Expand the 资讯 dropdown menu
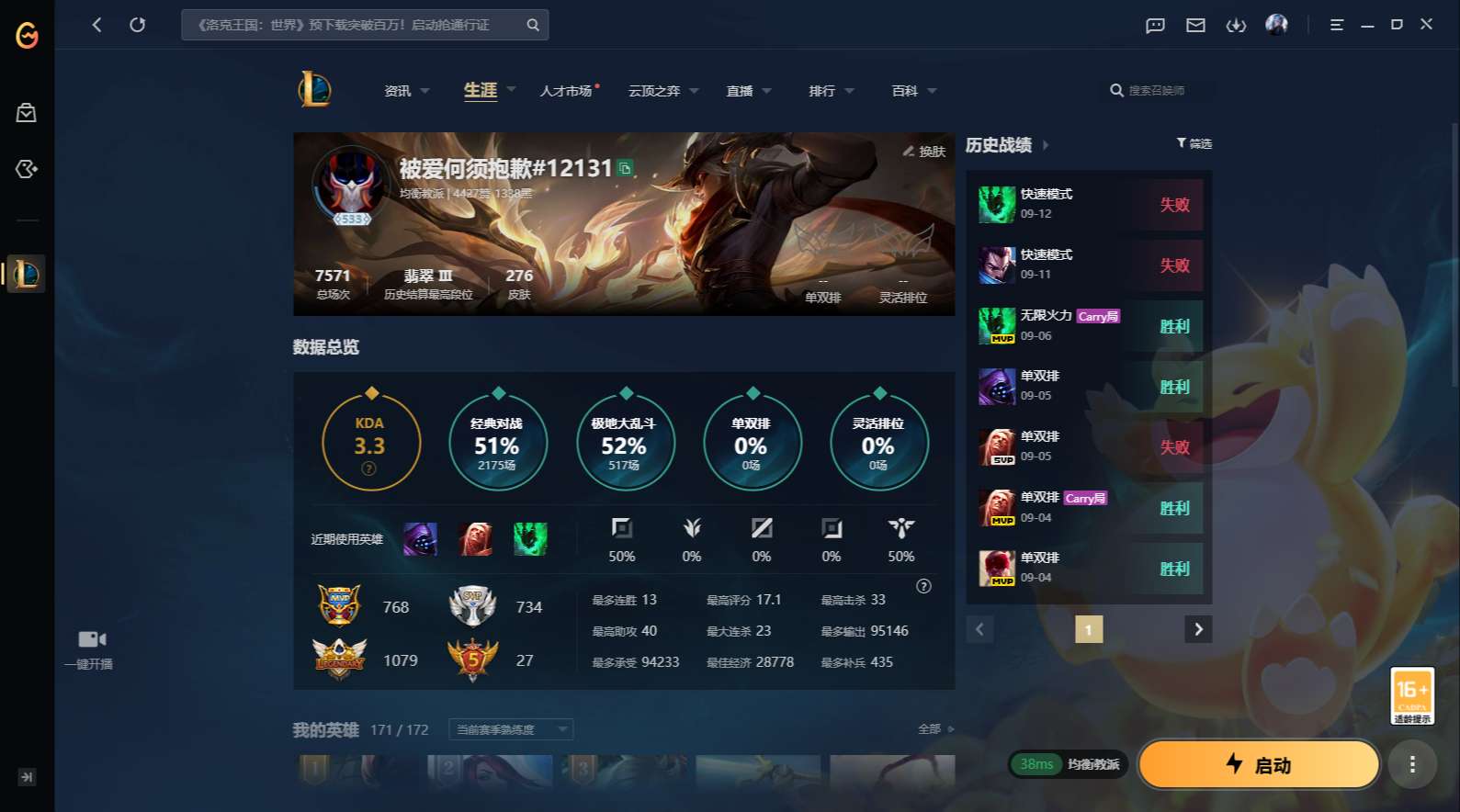1460x812 pixels. click(x=424, y=91)
